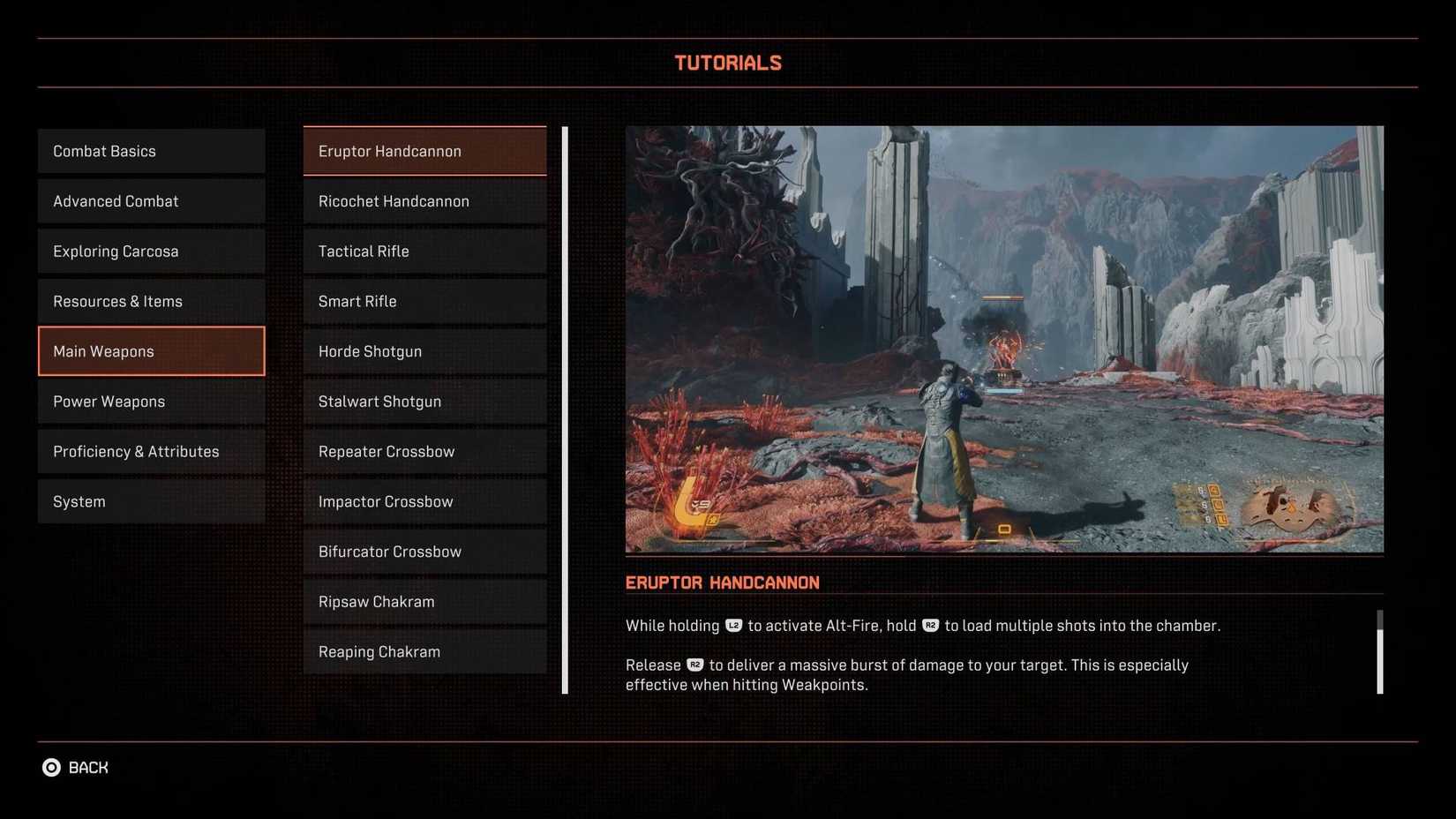1456x819 pixels.
Task: Click the L2 controller button icon in the tutorial text
Action: (x=732, y=625)
